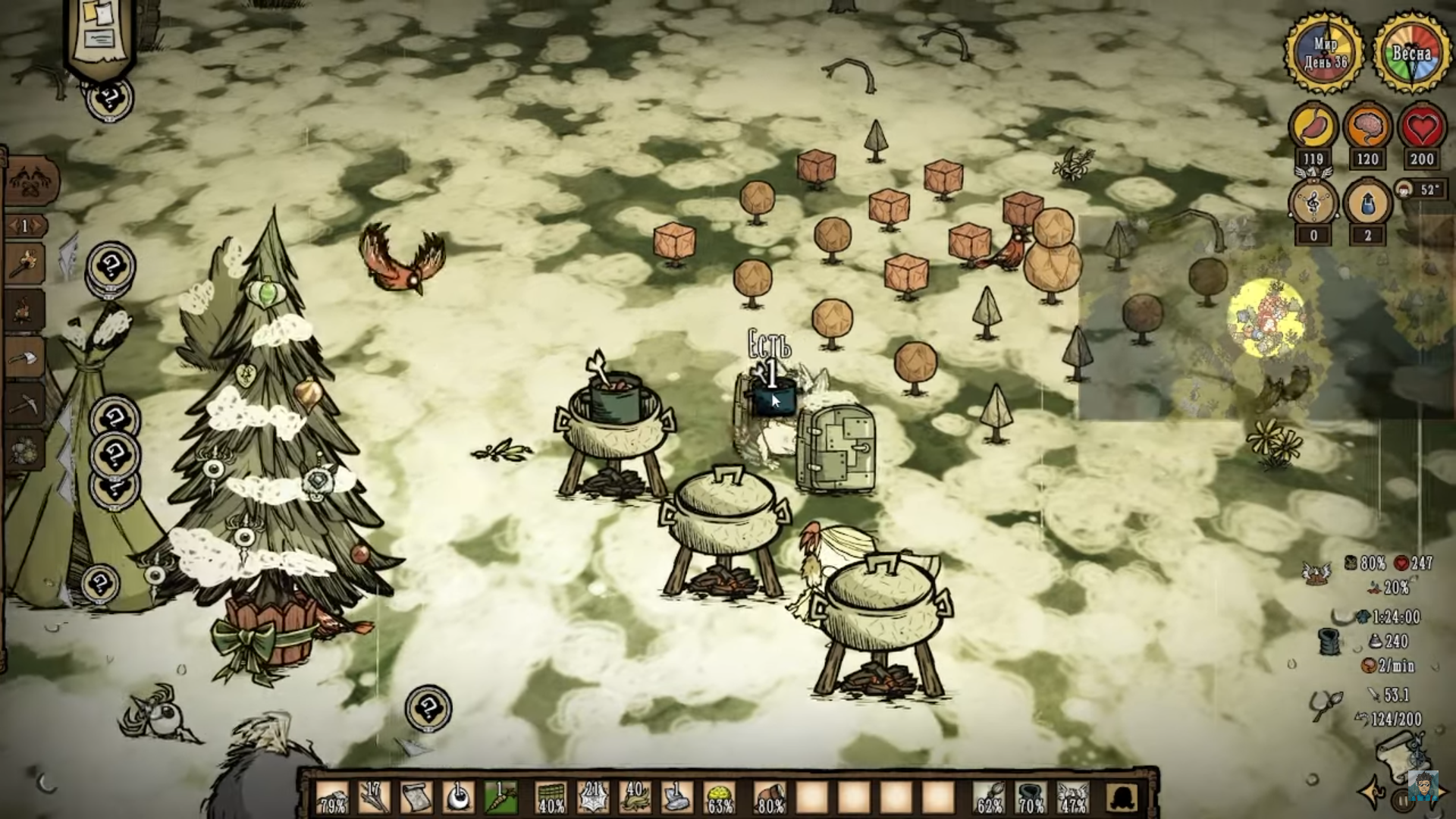1456x819 pixels.
Task: Open the paw-print crafting menu button
Action: 30,183
